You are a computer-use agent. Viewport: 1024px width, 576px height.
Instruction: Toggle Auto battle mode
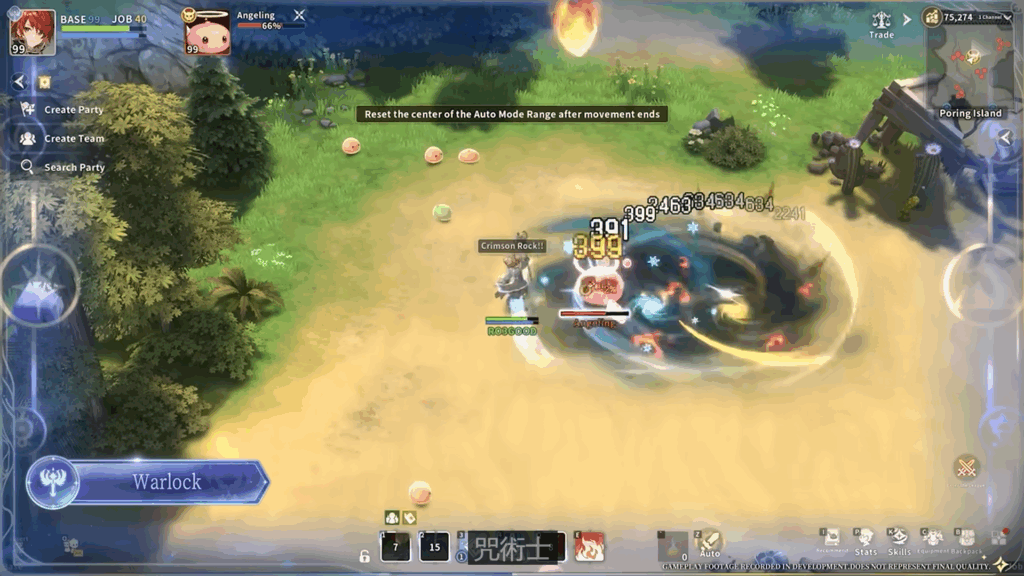[710, 544]
